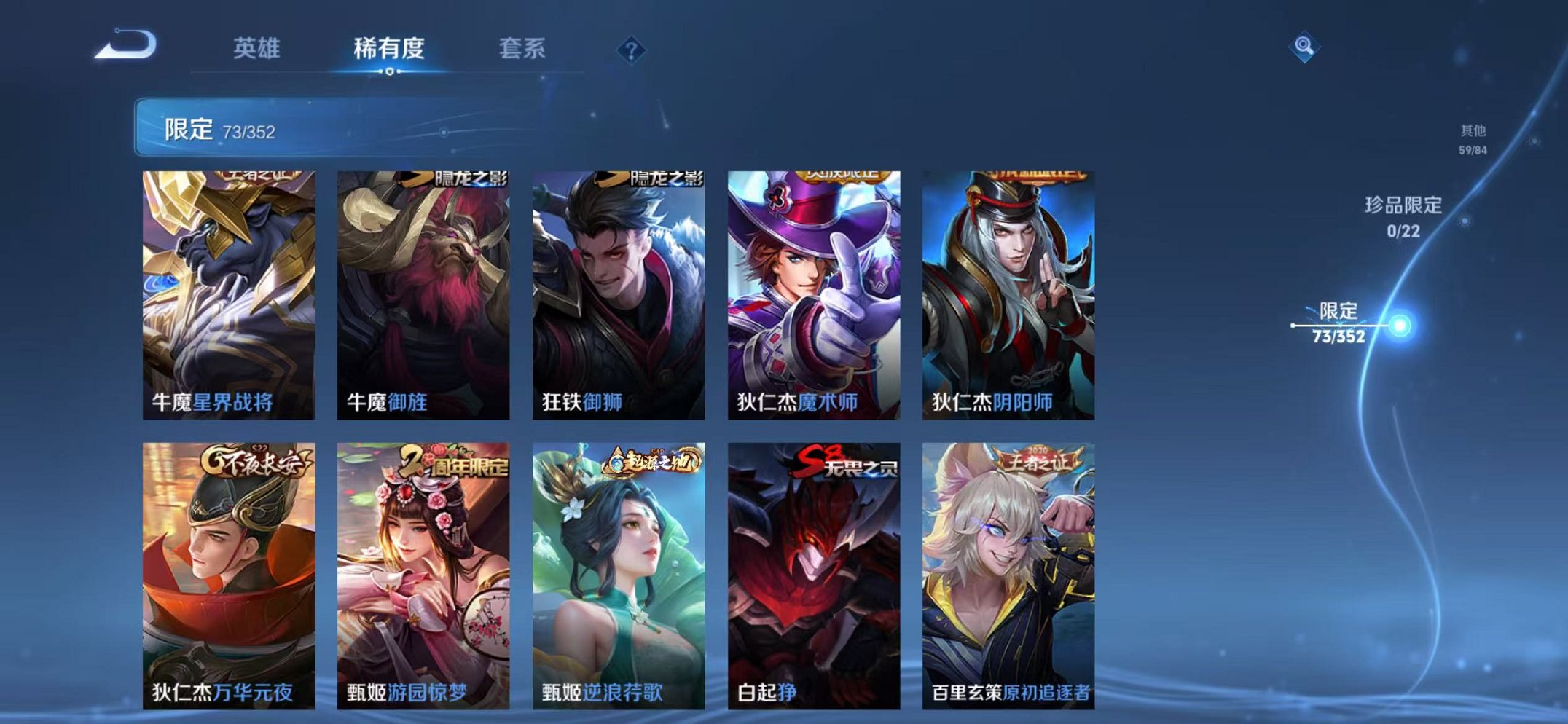Select the 稀有度 tab
This screenshot has height=724, width=1568.
[x=388, y=50]
